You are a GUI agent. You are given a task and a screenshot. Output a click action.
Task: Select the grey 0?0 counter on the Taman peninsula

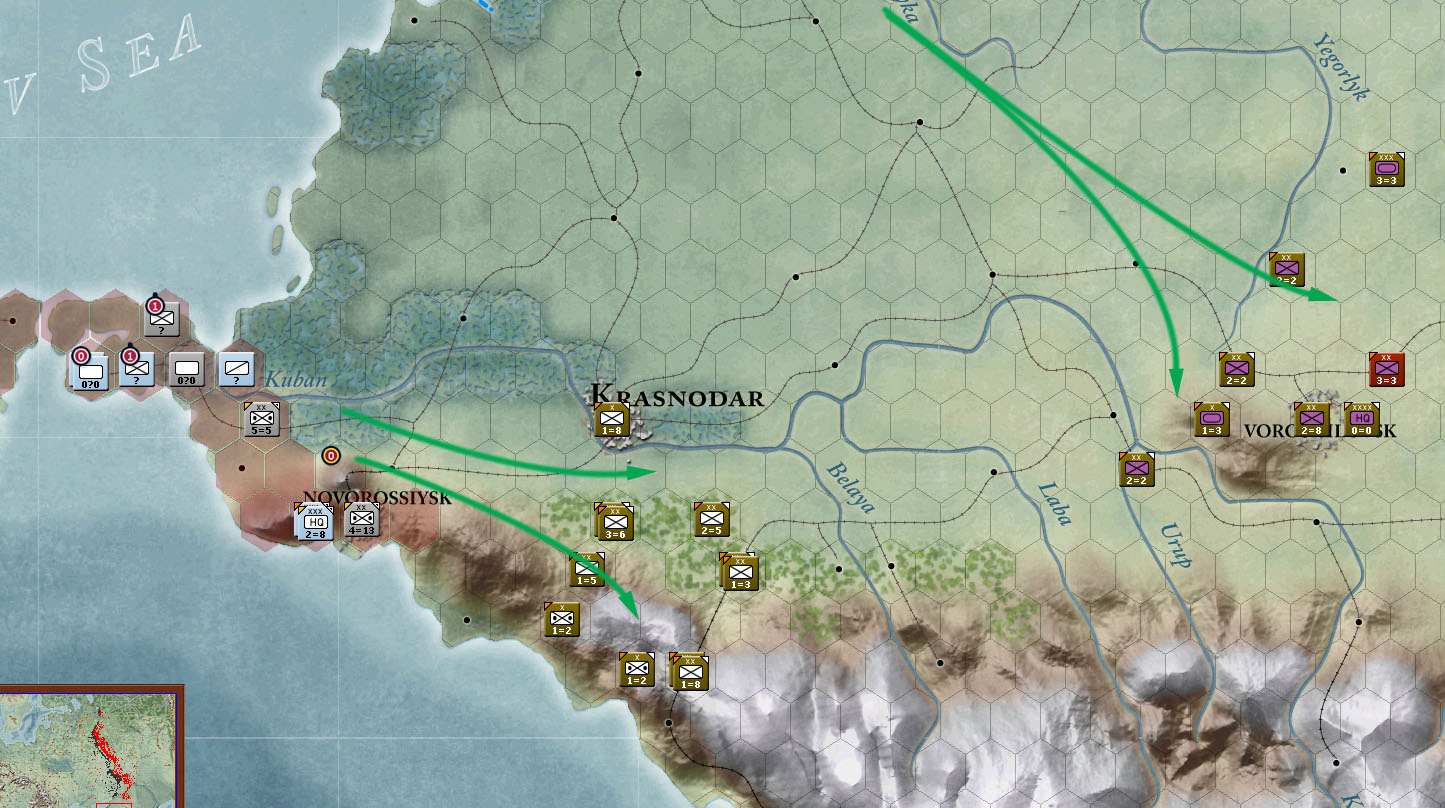(184, 372)
